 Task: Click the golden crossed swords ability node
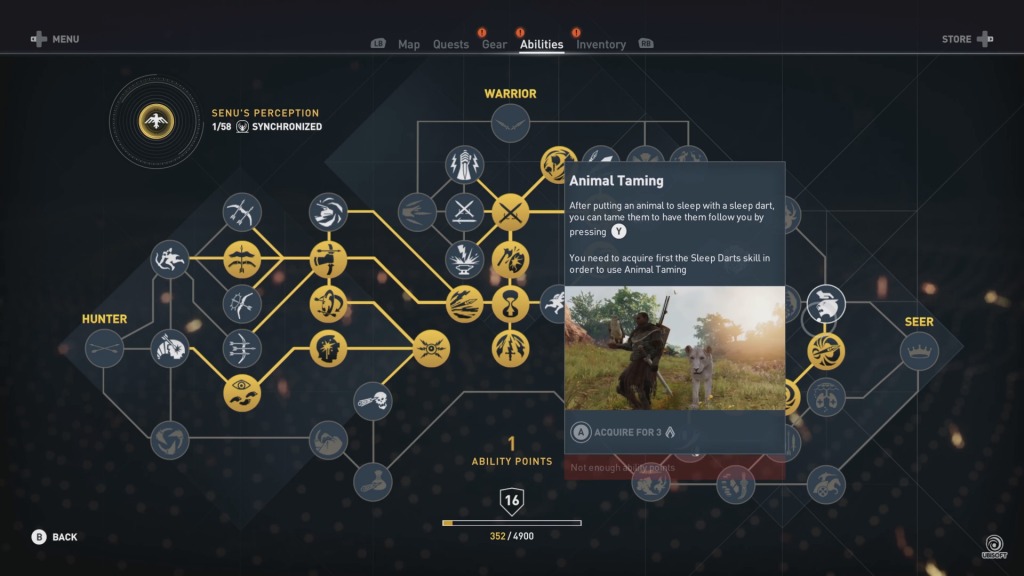coord(510,212)
